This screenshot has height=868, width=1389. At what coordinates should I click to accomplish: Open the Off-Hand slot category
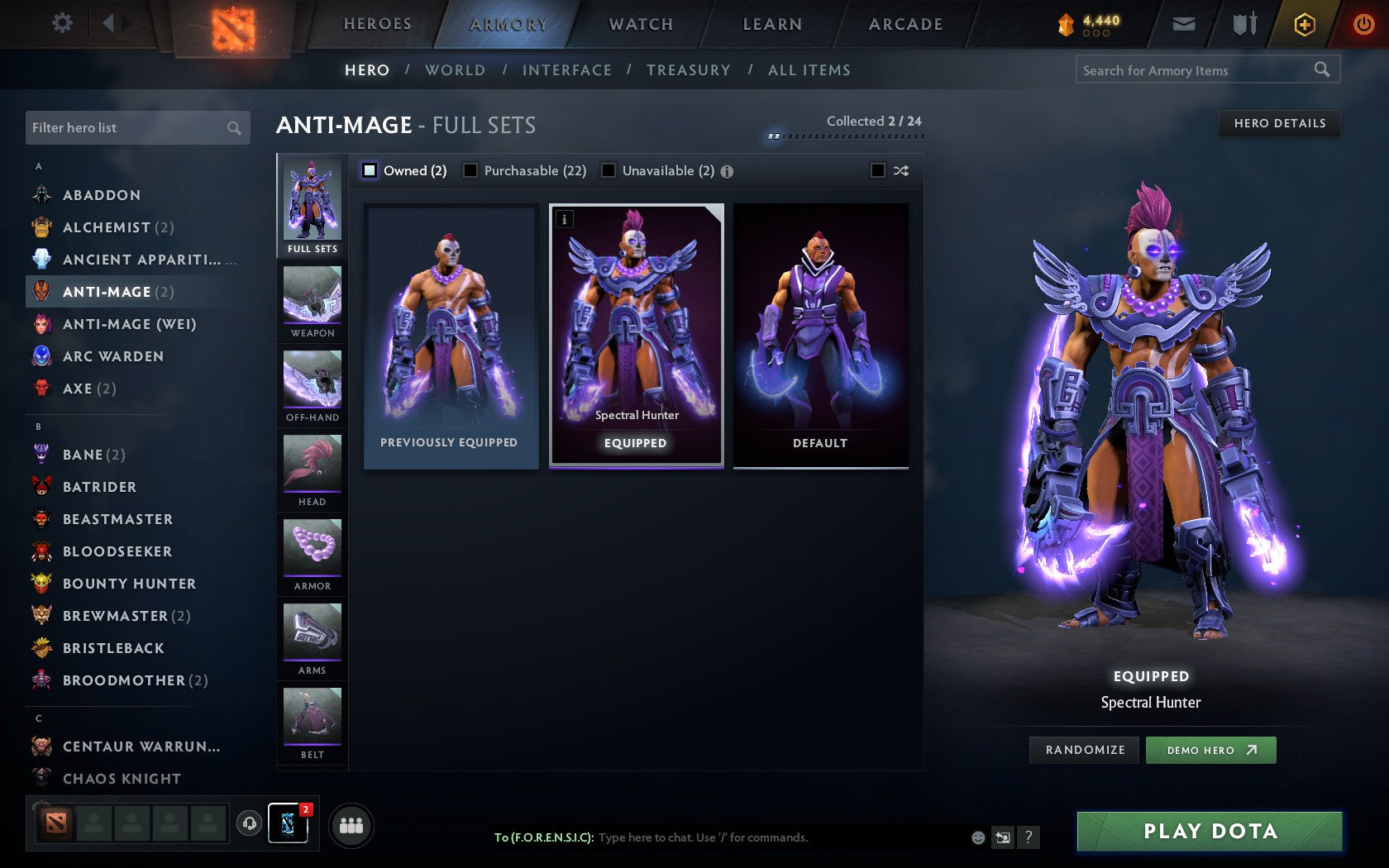[312, 384]
